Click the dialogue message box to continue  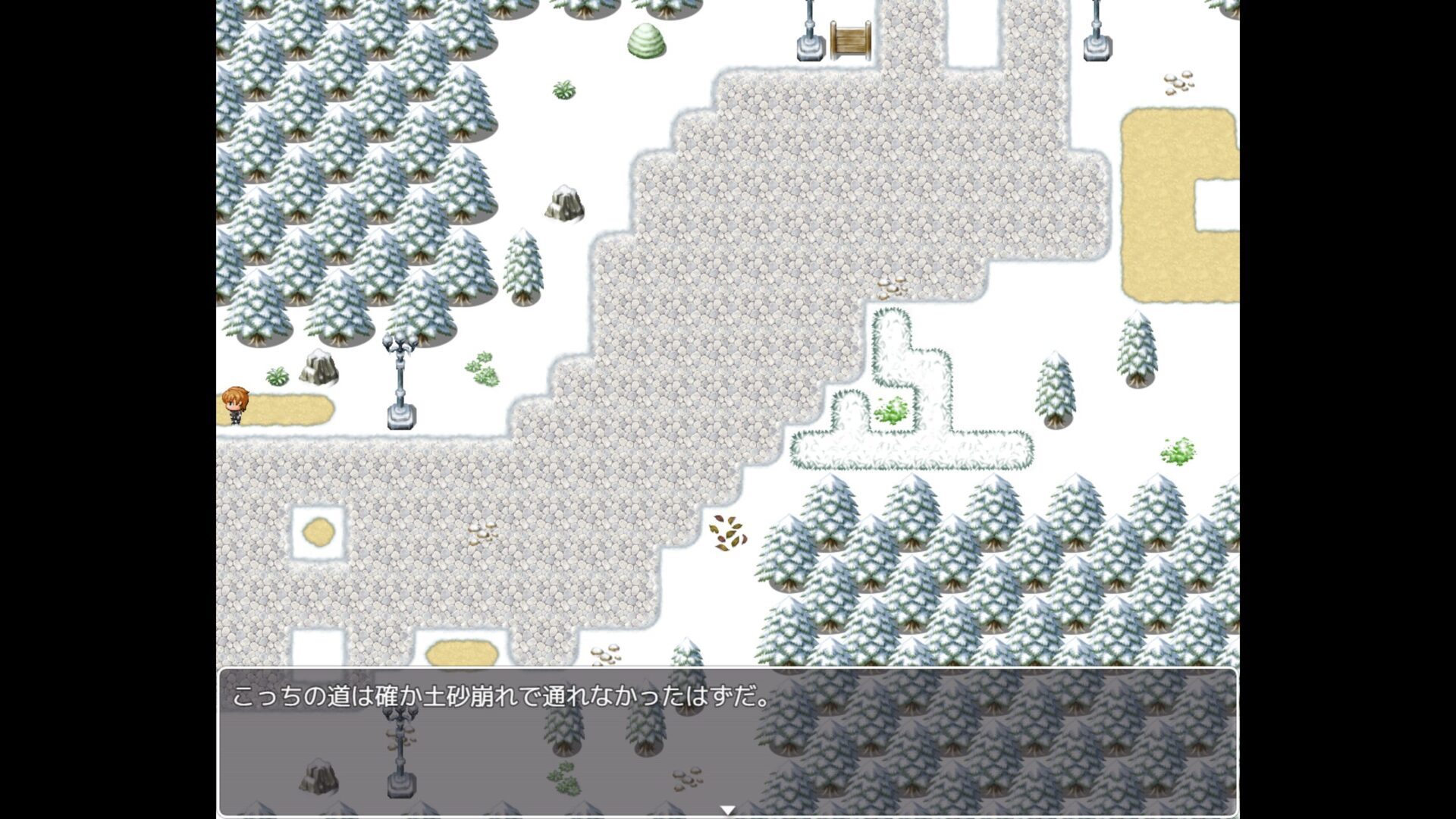727,740
